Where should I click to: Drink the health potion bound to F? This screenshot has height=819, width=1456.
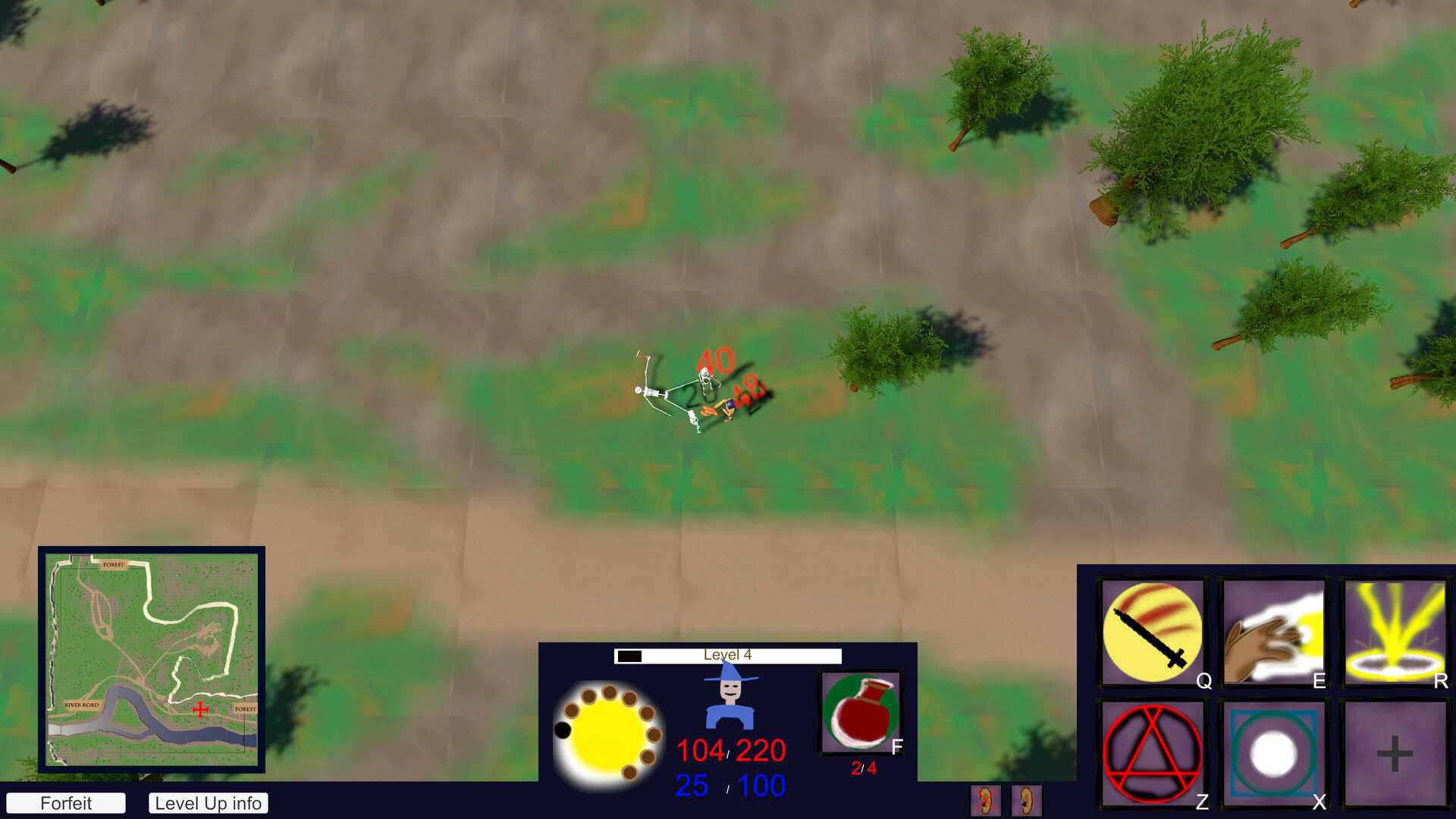point(862,713)
